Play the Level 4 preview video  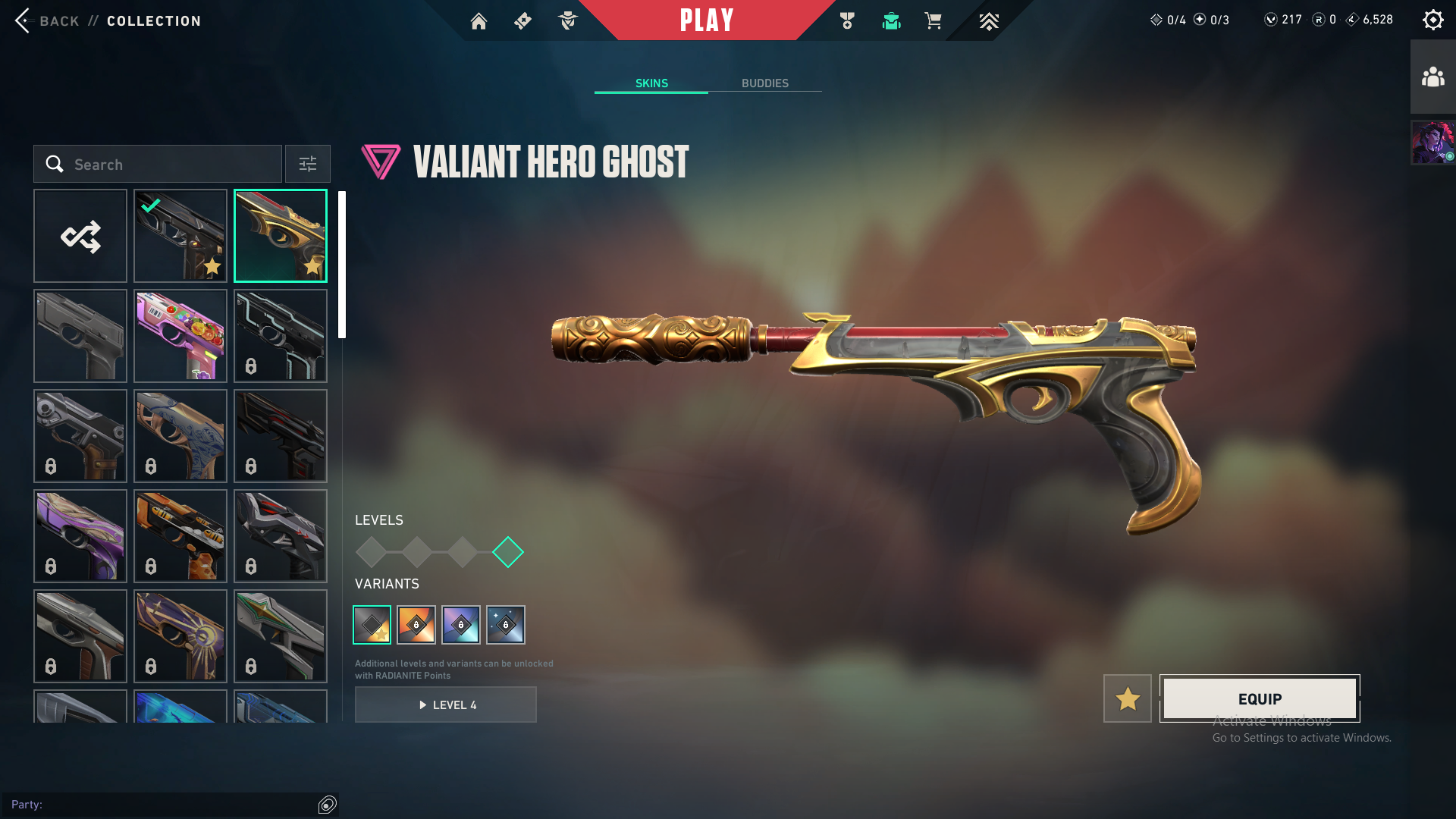point(446,705)
